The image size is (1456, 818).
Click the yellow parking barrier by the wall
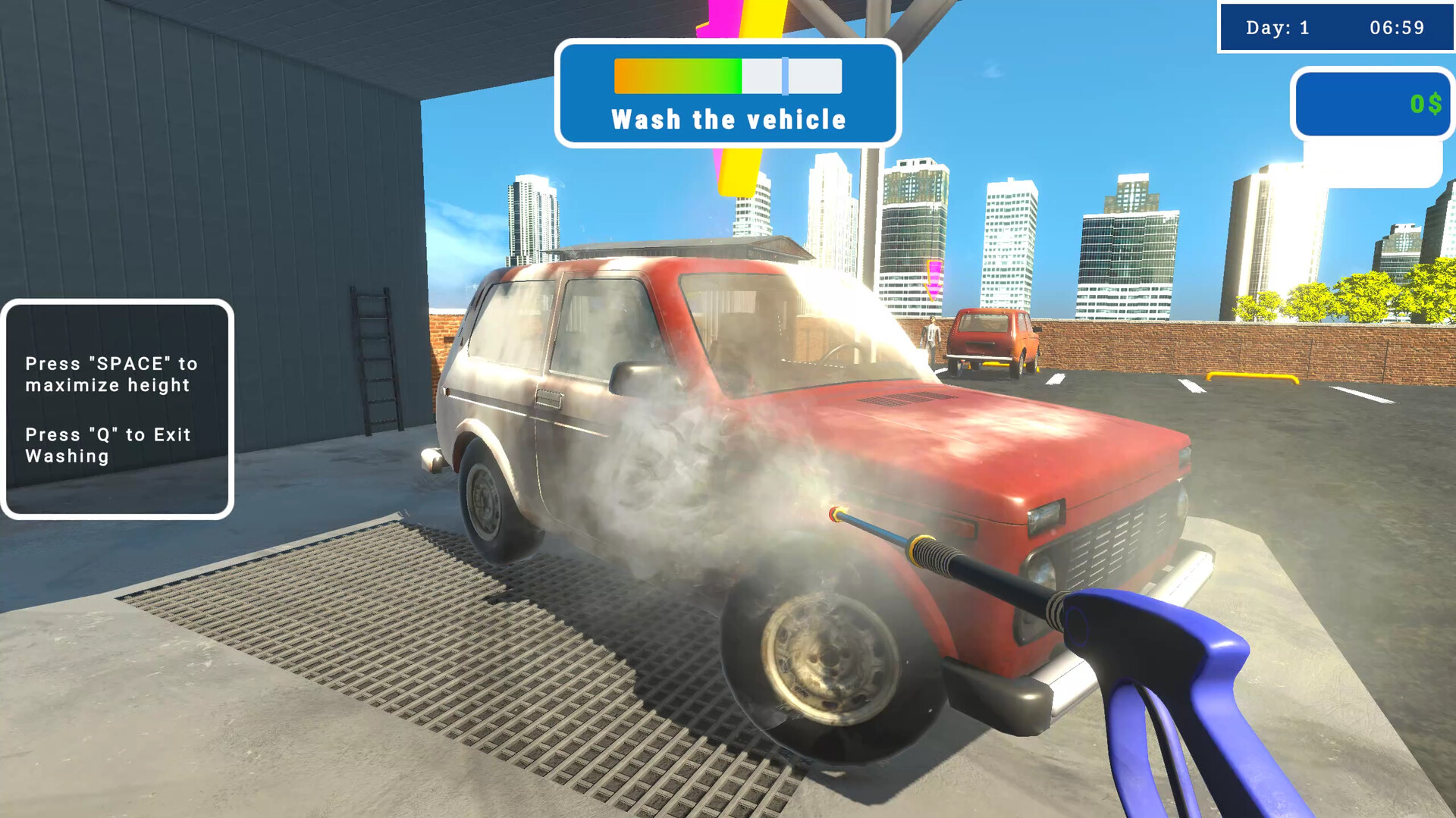coord(1251,377)
